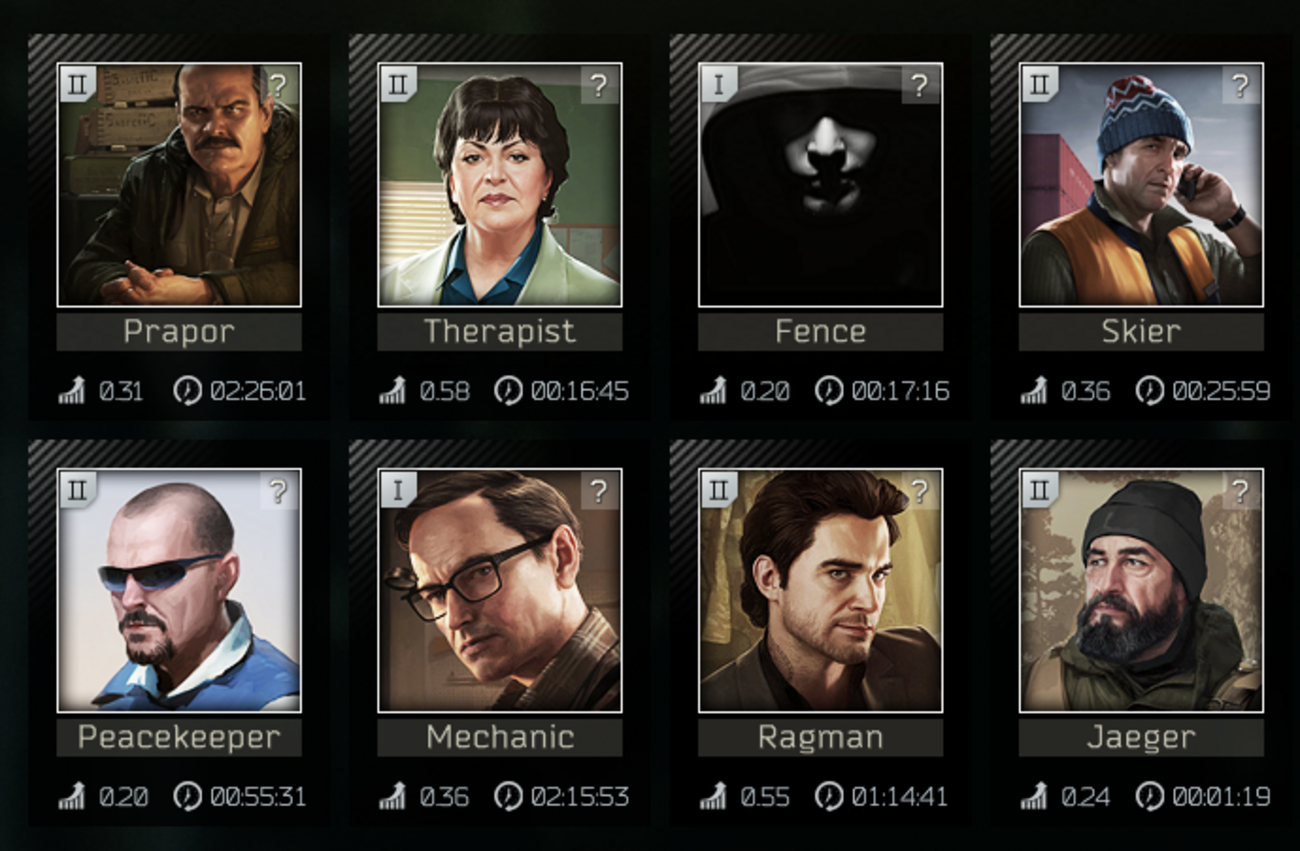The height and width of the screenshot is (851, 1300).
Task: Select the Jaeger trader card
Action: [1141, 590]
